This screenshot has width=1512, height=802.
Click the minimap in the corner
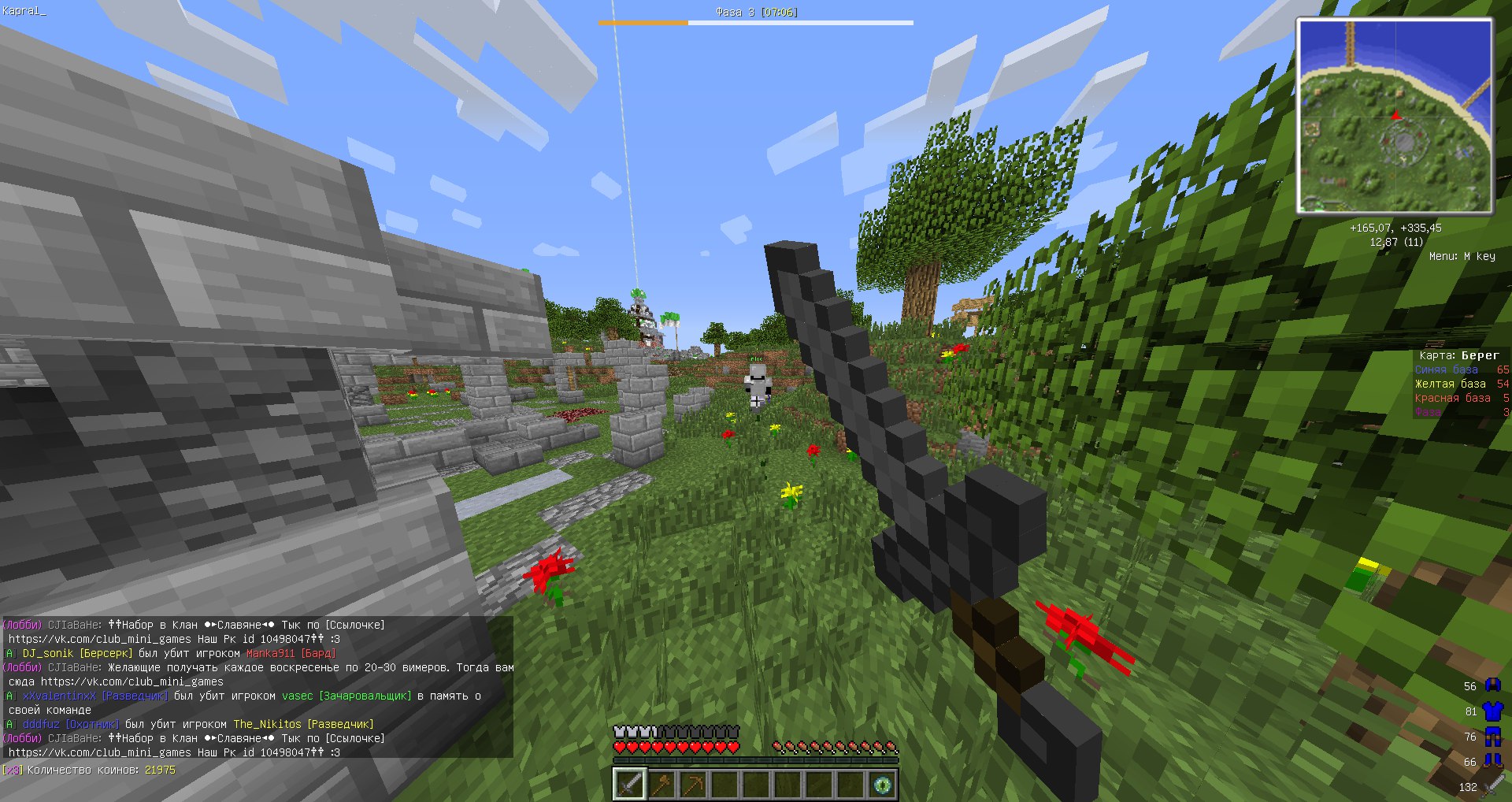[x=1395, y=117]
